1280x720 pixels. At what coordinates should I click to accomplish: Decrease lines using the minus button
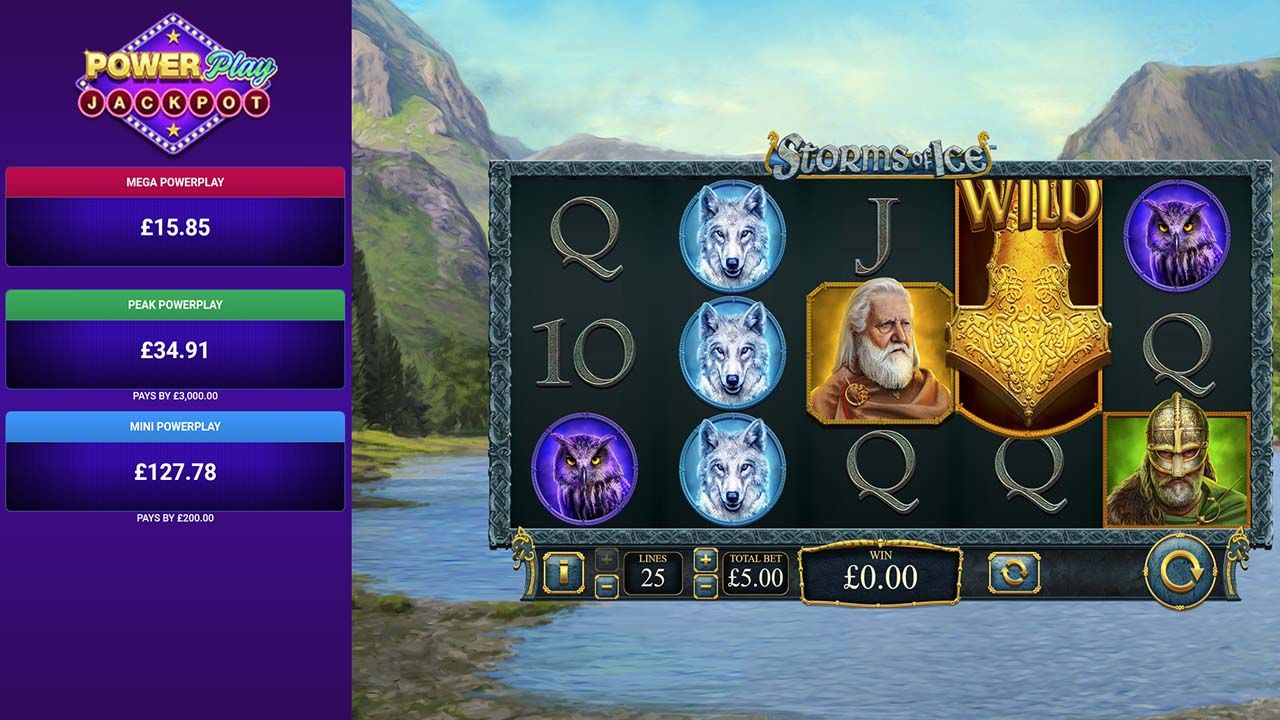605,585
